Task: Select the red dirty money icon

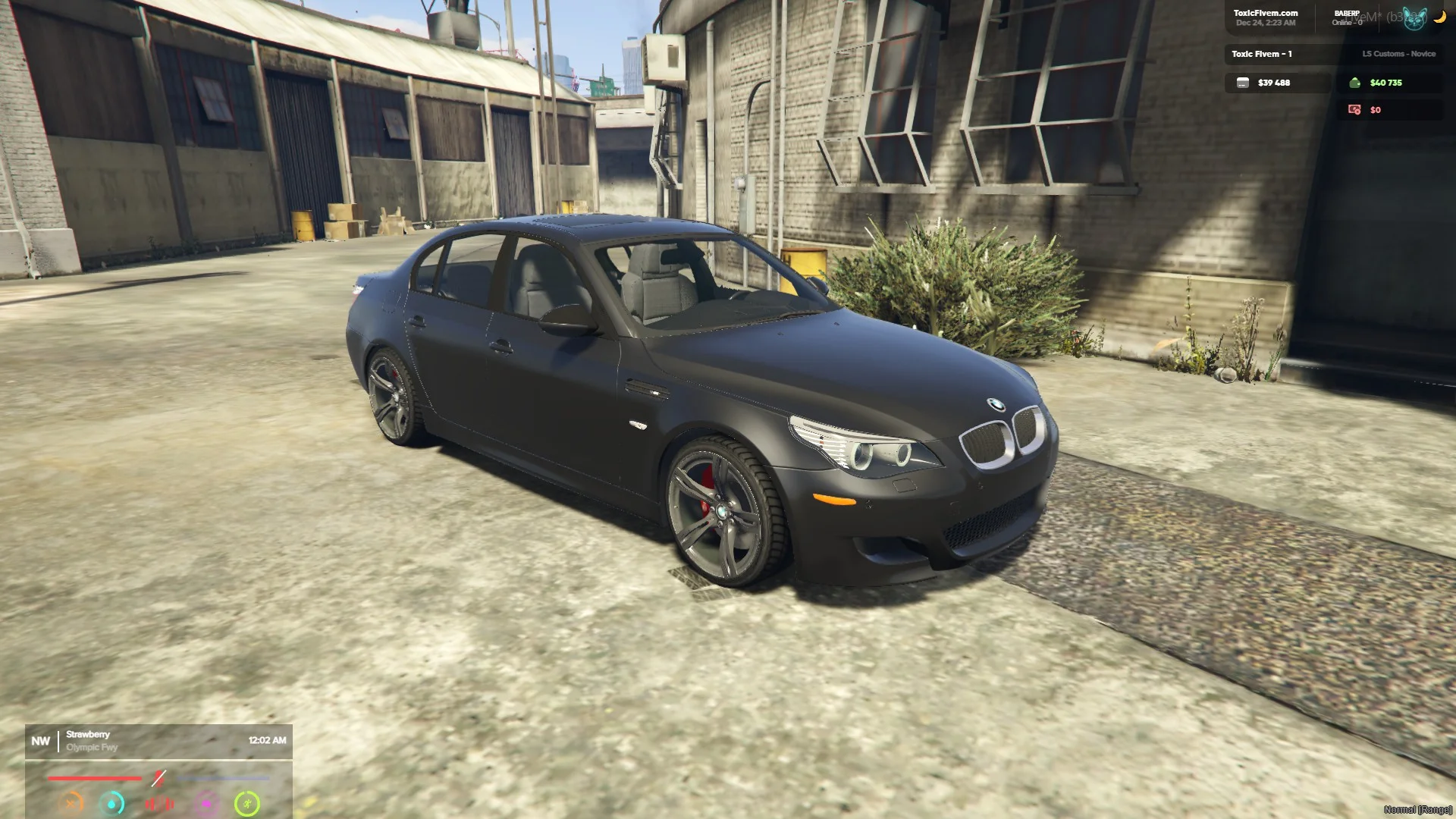Action: pos(1354,110)
